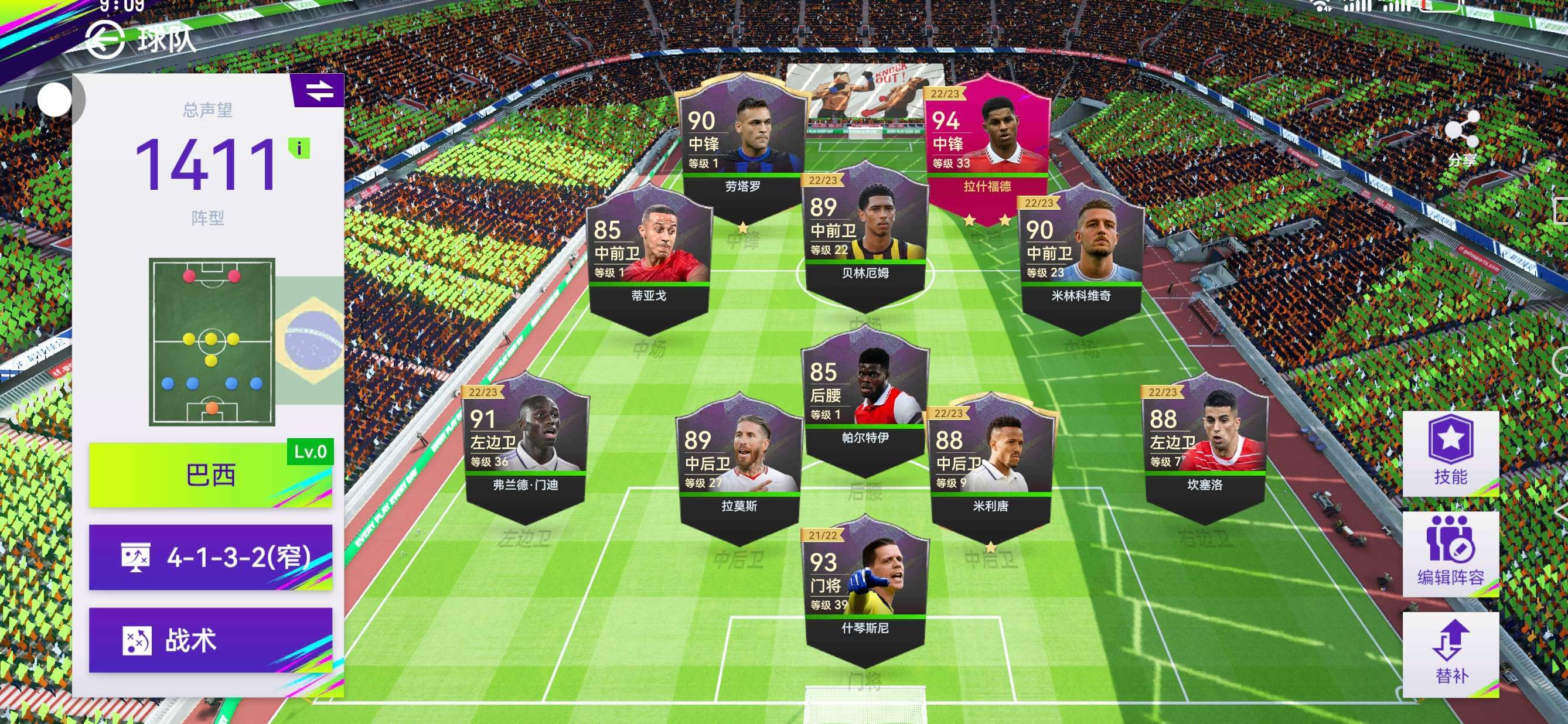The height and width of the screenshot is (724, 1568).
Task: Open the 4-1-3-2(窄) formation selector
Action: click(210, 557)
